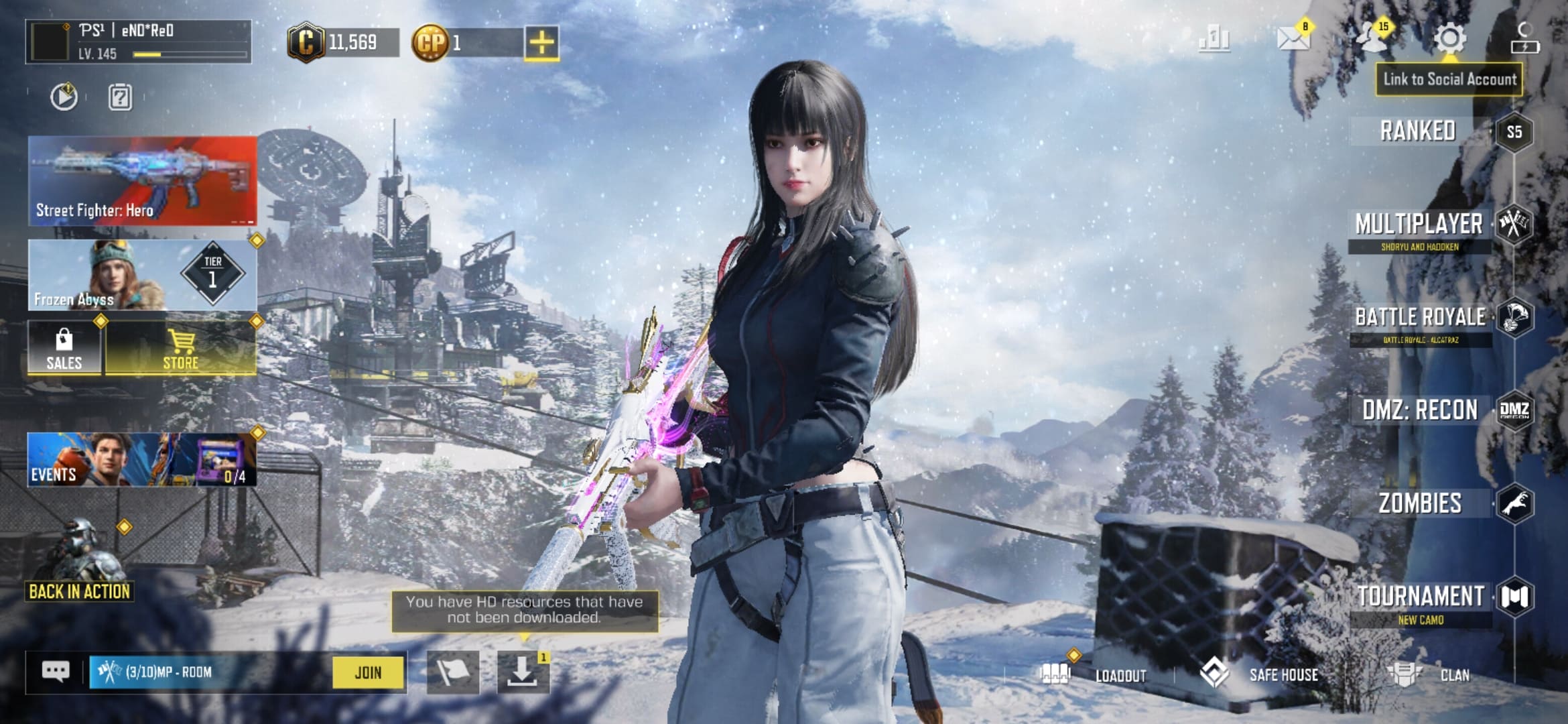Enter the DMZ: Recon mode
This screenshot has width=1568, height=724.
coord(1421,410)
